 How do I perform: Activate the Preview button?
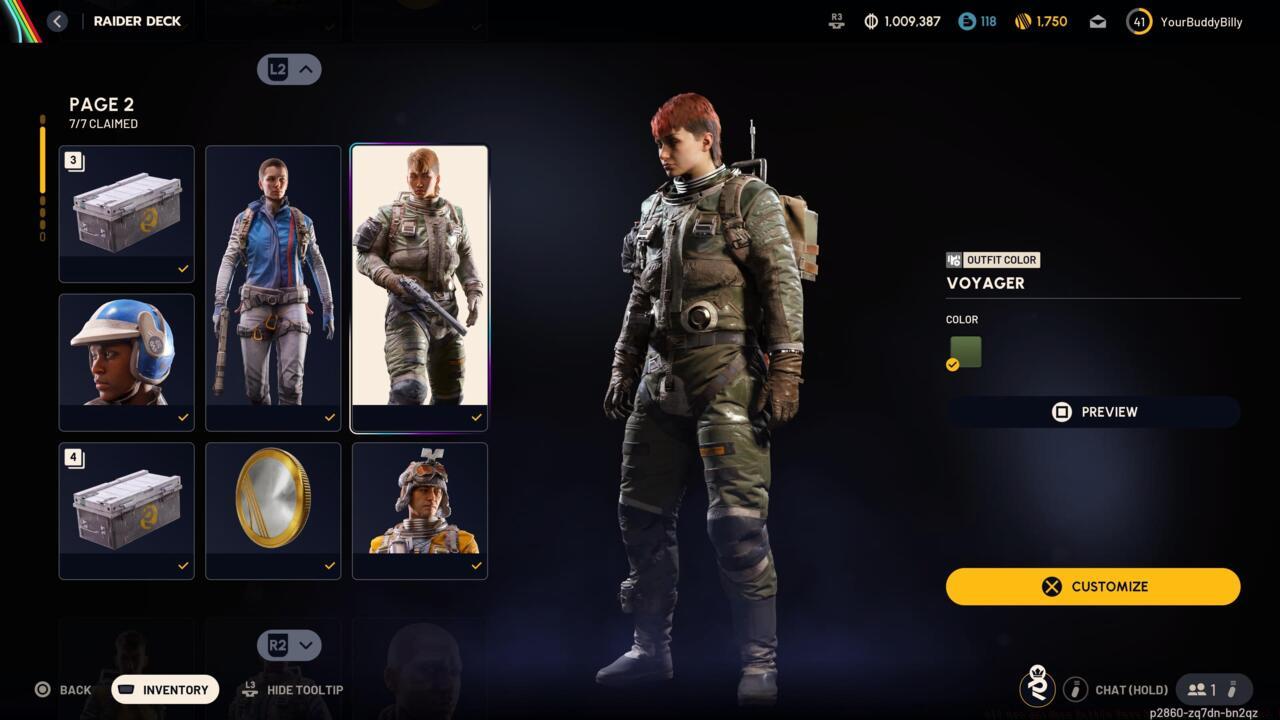click(x=1092, y=411)
